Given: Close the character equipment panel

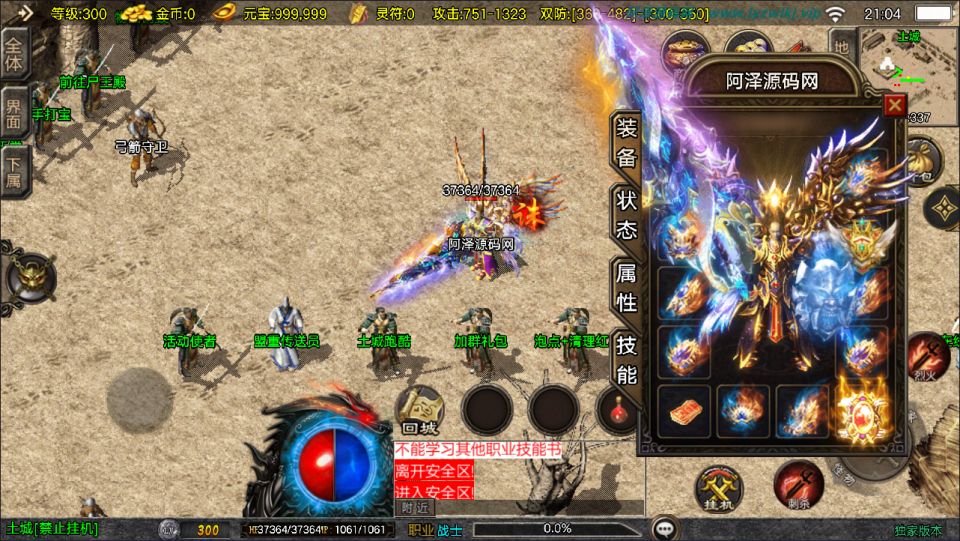Looking at the screenshot, I should [894, 105].
